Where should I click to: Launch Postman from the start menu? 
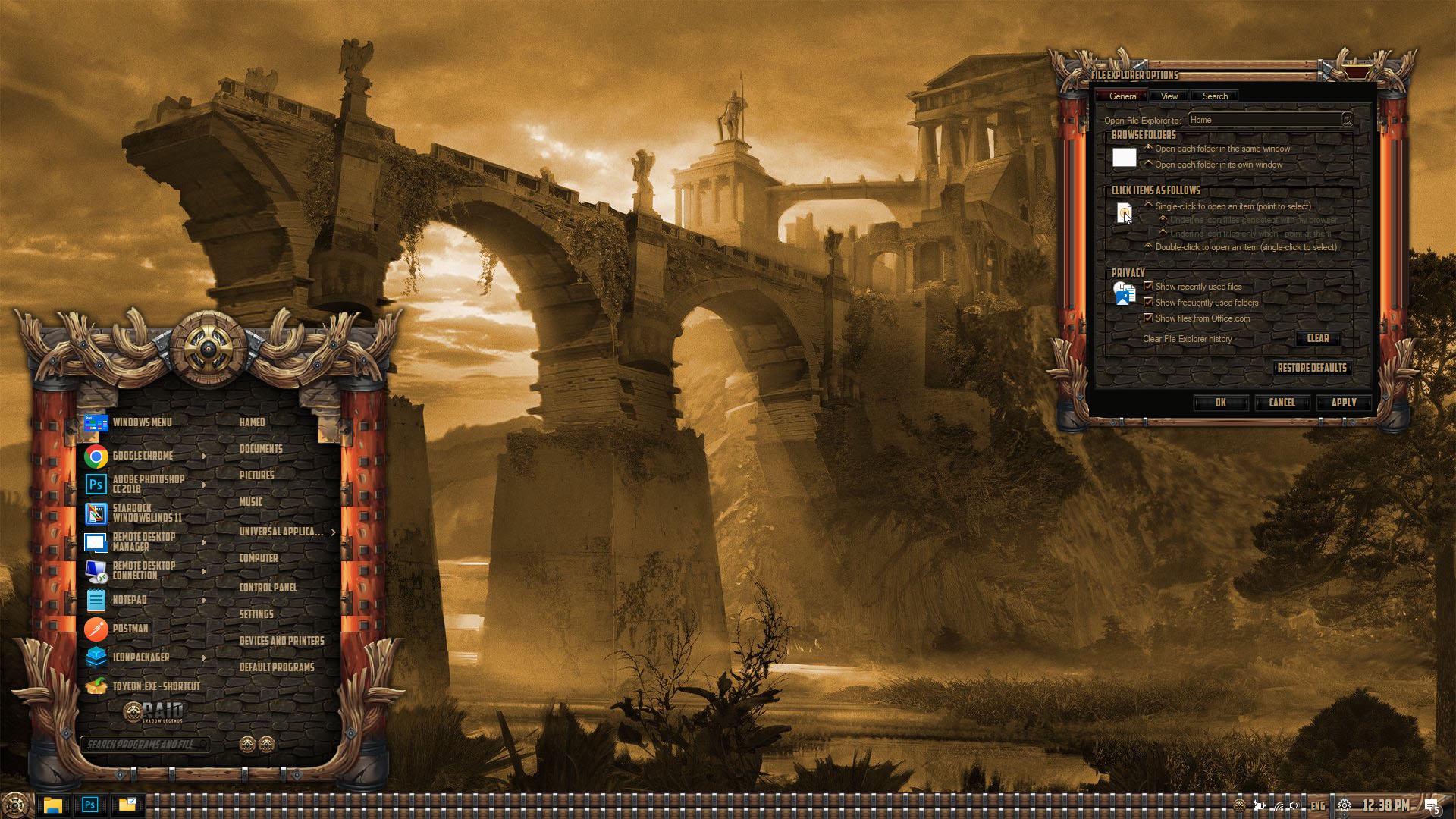pyautogui.click(x=130, y=629)
